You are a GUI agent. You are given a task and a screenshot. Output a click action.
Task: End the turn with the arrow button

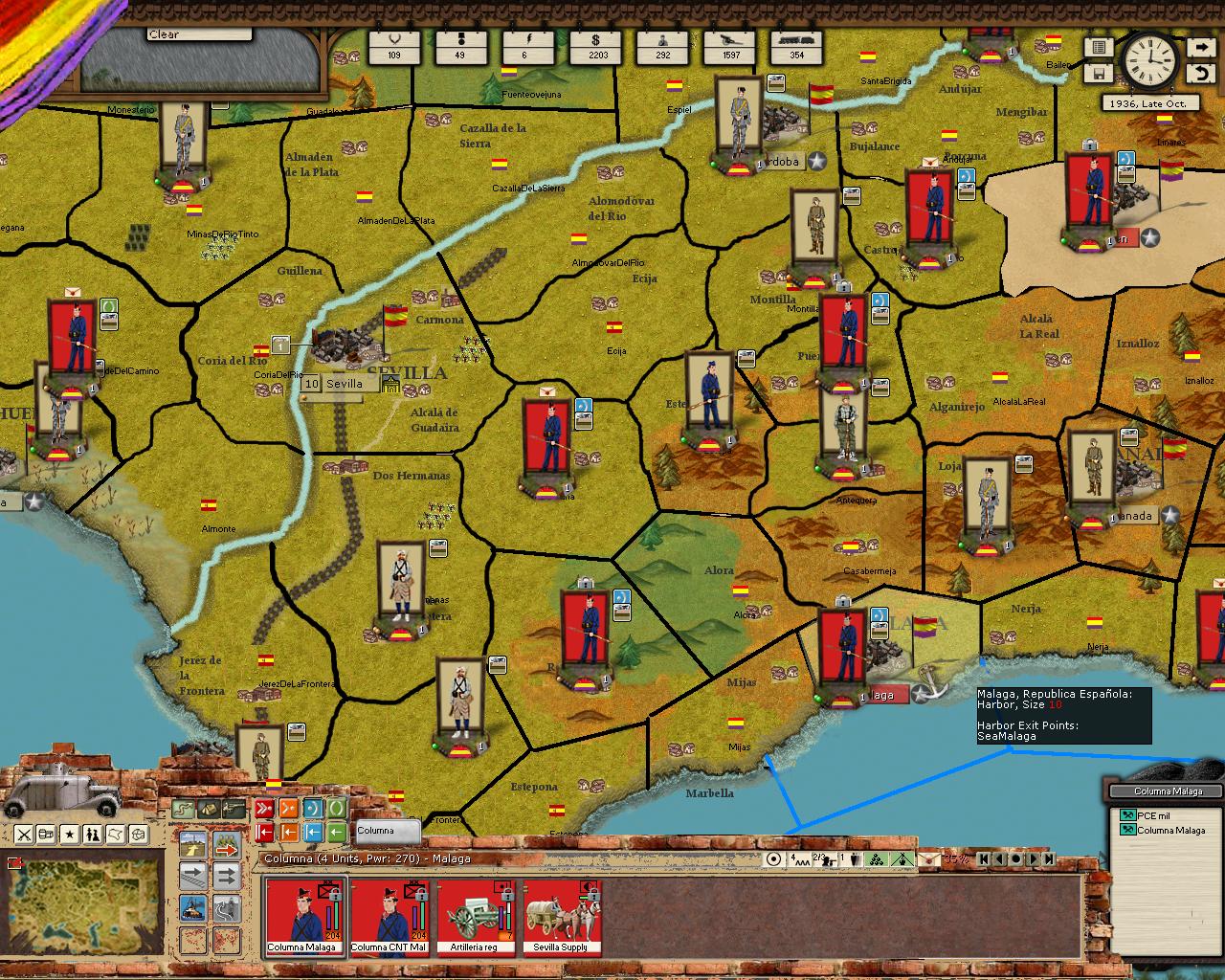(x=1201, y=47)
